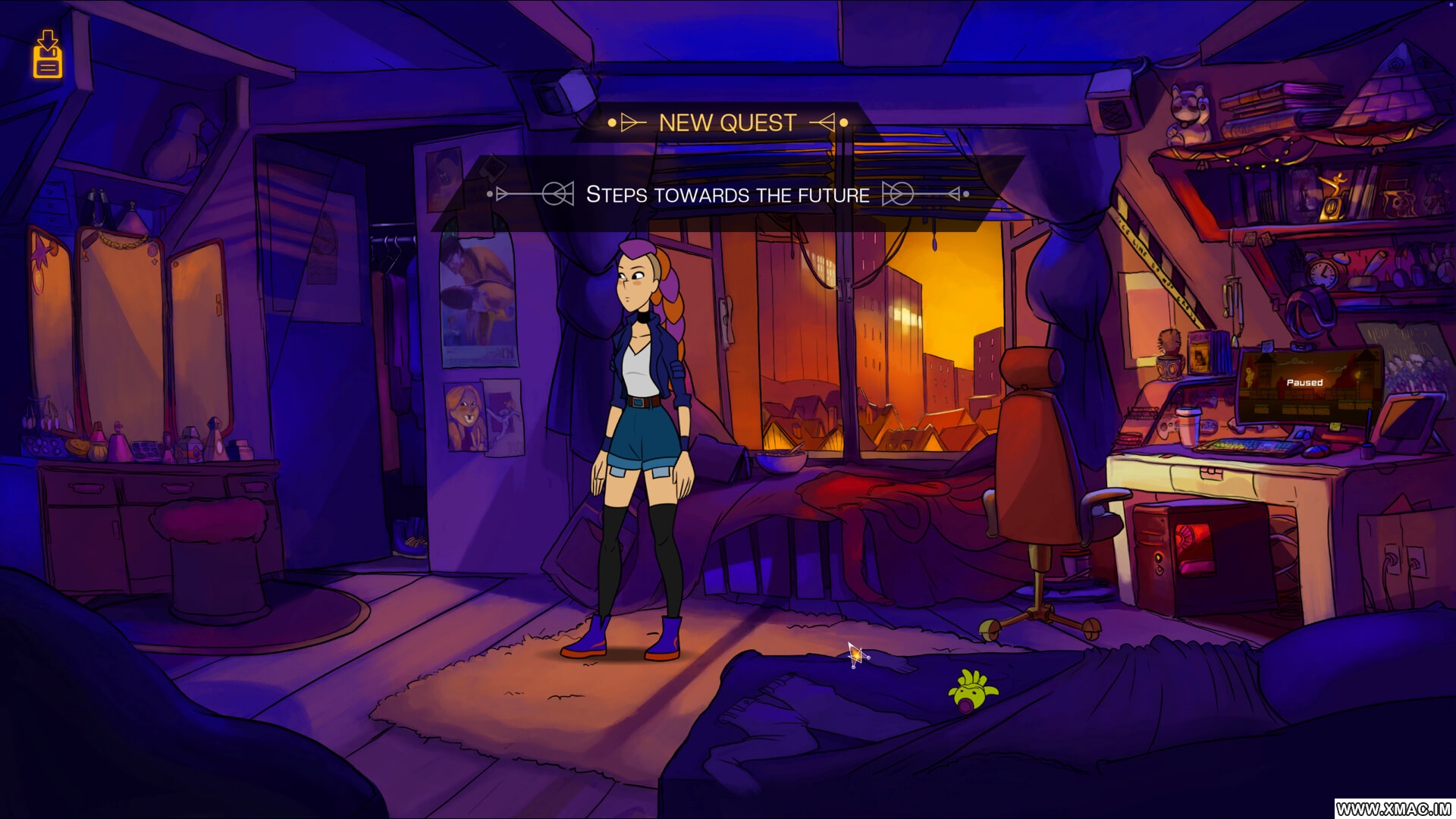The width and height of the screenshot is (1456, 819).
Task: Click the Steps Towards the Future quest banner
Action: pos(727,195)
